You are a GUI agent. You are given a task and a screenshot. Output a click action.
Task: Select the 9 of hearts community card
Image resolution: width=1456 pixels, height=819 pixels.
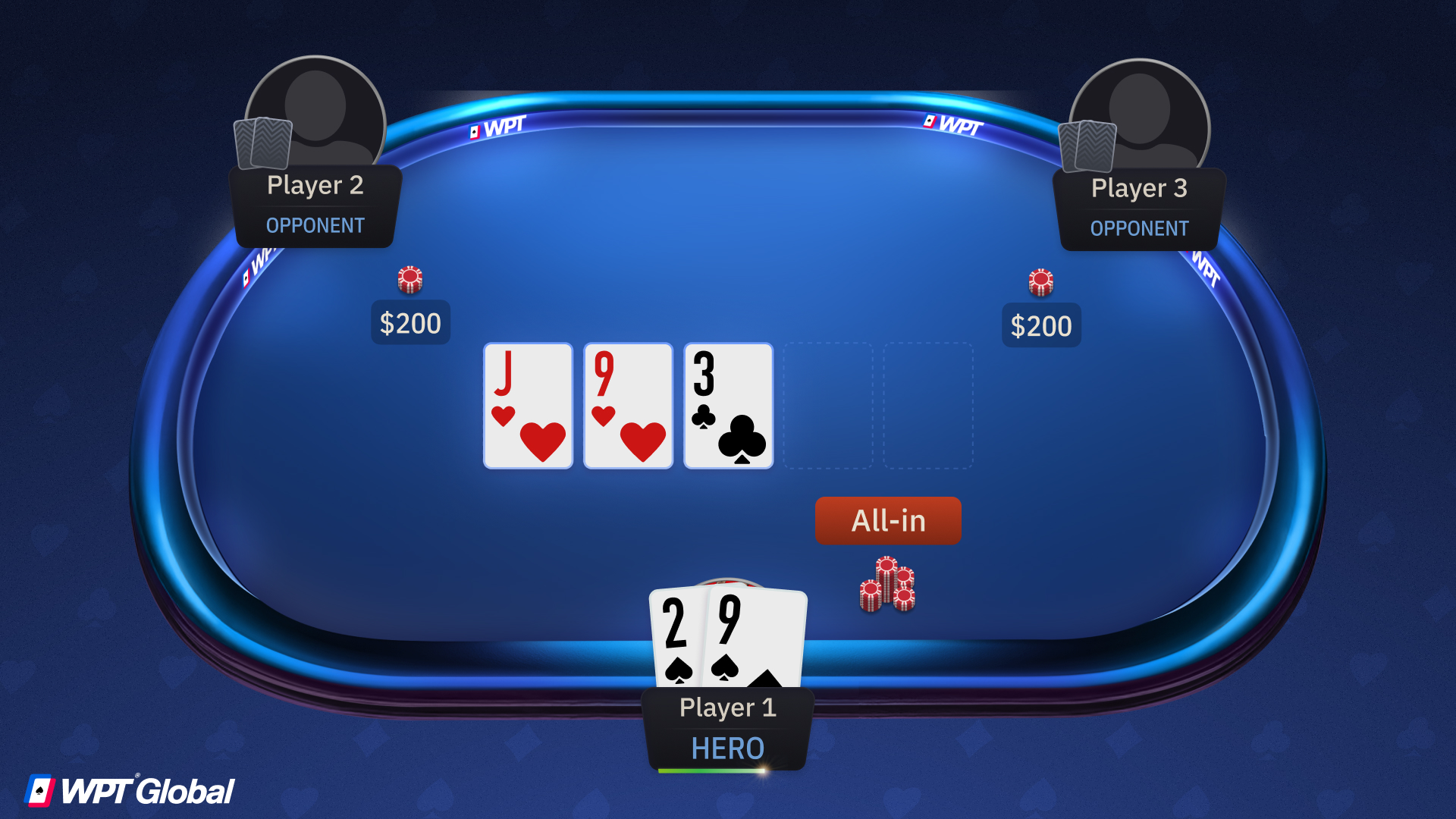coord(627,406)
